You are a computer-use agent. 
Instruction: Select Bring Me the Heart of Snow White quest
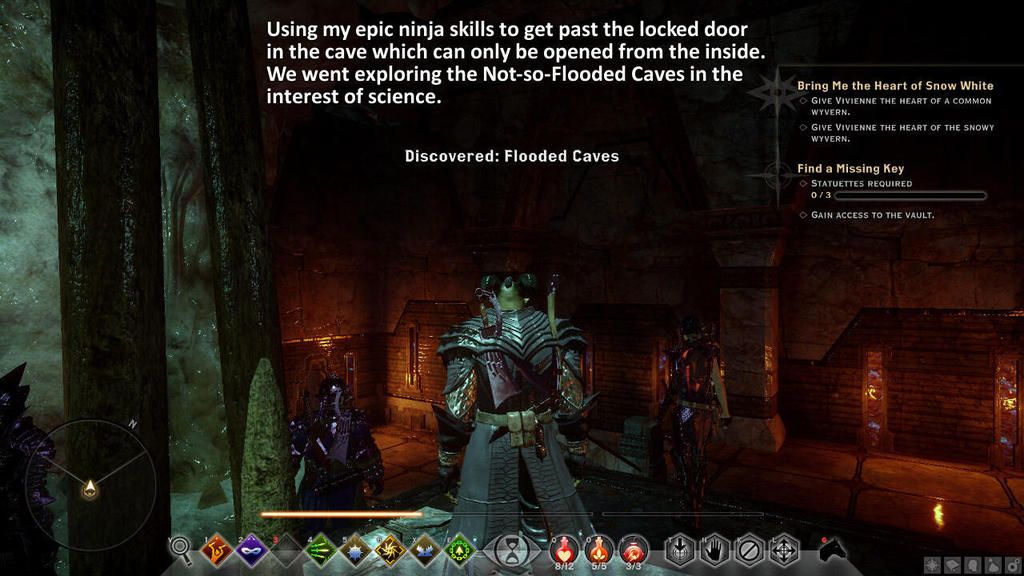click(x=895, y=86)
